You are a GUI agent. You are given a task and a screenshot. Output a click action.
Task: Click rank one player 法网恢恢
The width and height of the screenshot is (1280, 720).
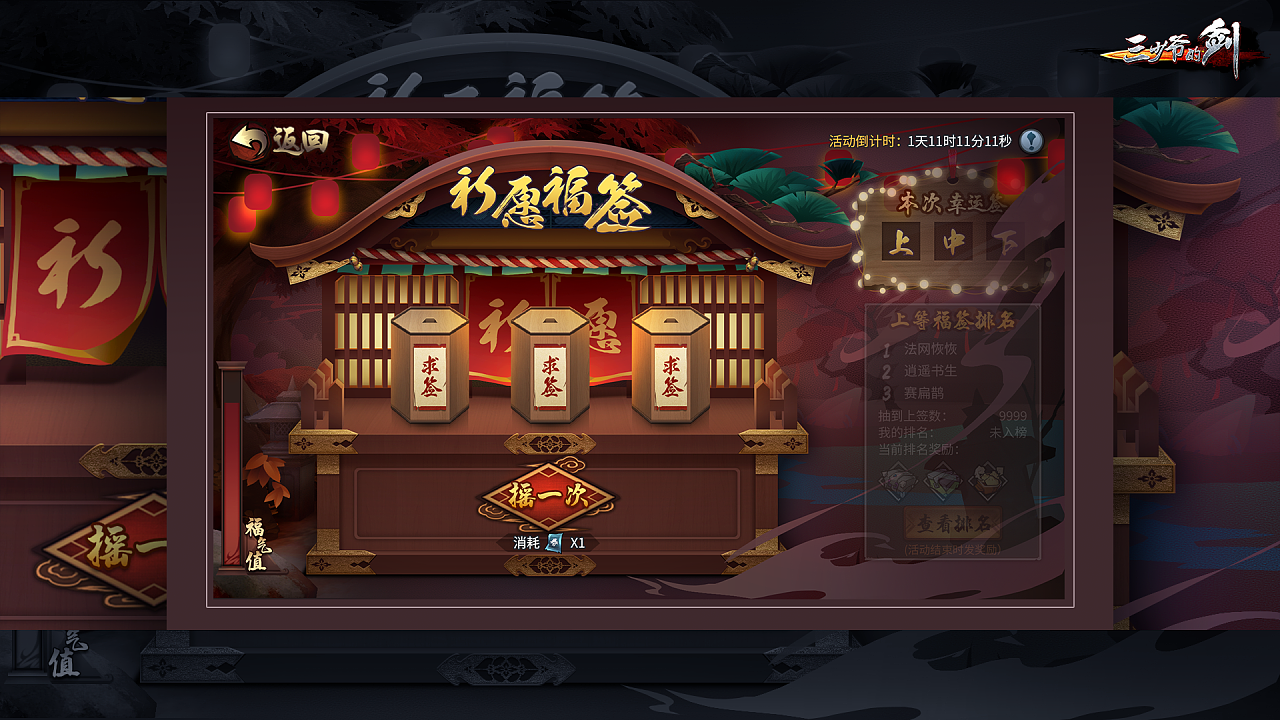933,349
